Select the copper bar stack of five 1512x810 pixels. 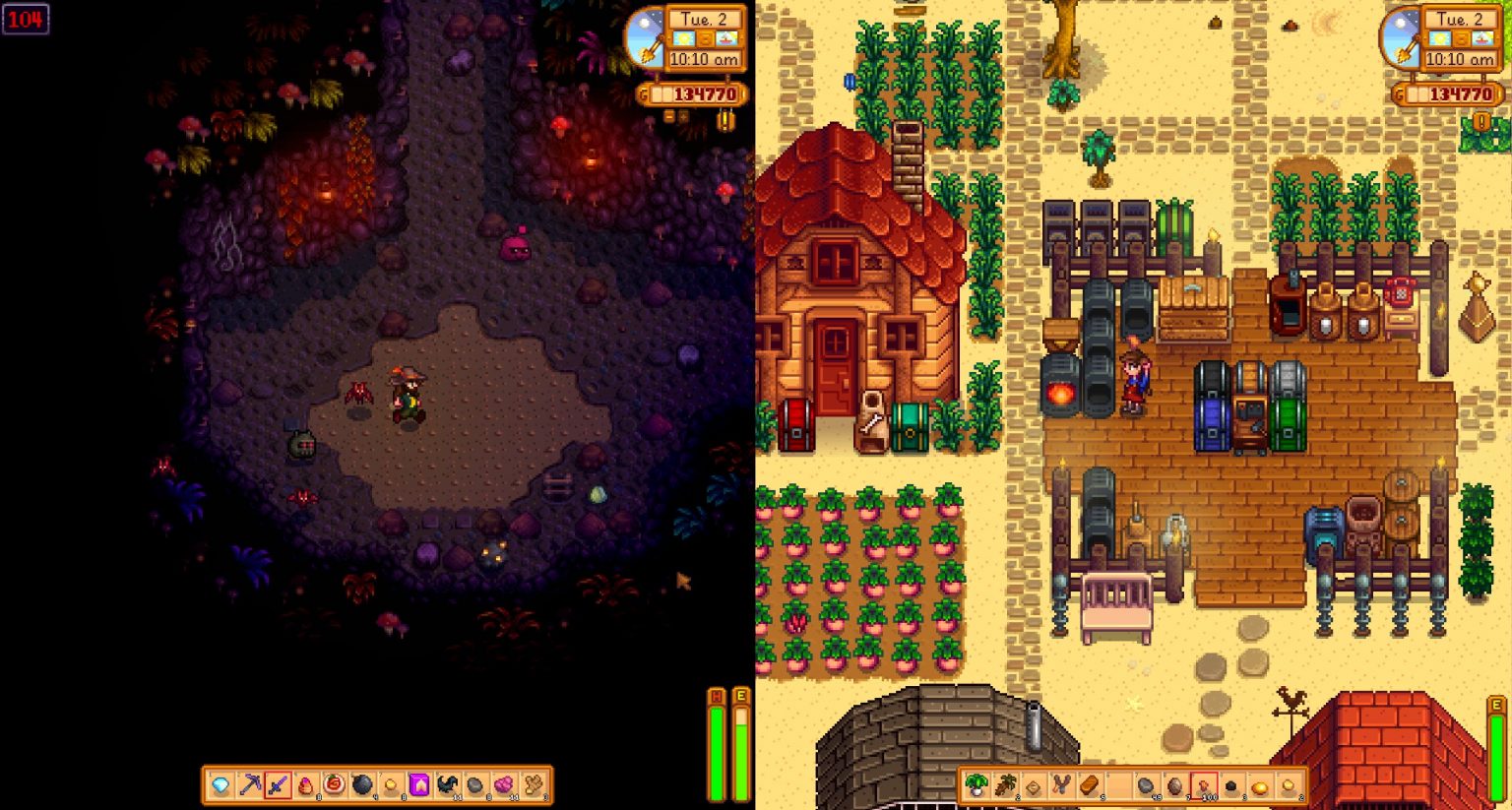(x=1090, y=785)
